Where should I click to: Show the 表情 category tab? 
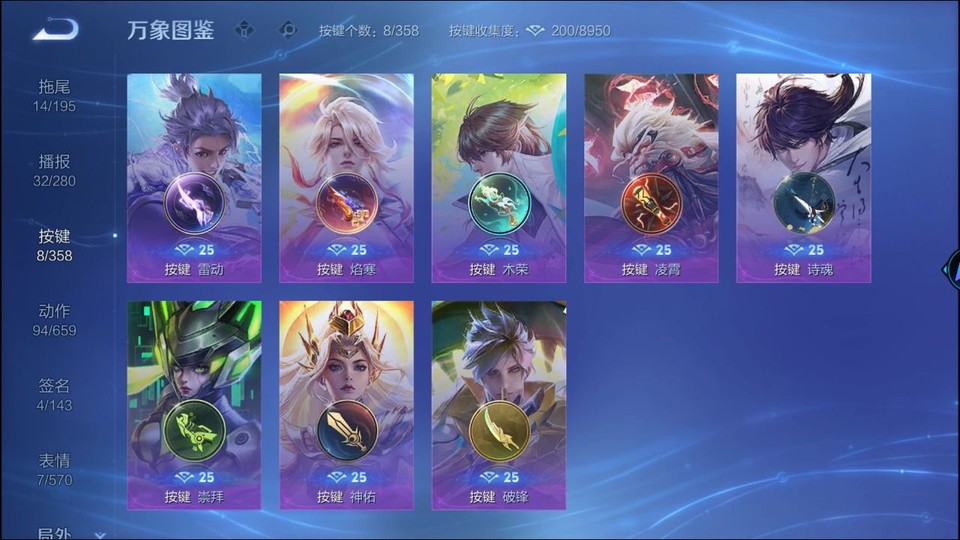click(x=55, y=469)
